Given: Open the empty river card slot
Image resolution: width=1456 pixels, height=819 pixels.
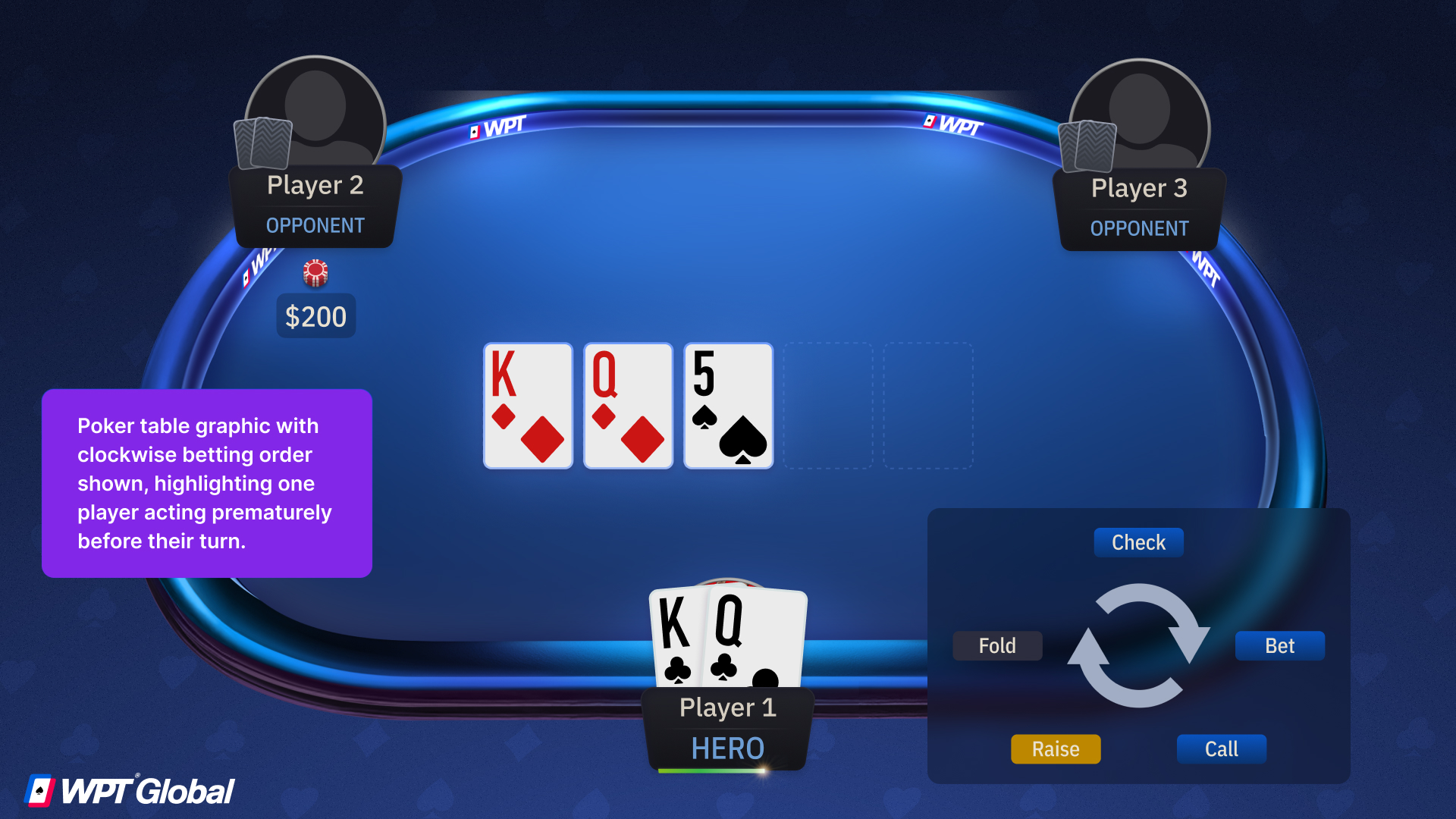Looking at the screenshot, I should (927, 406).
